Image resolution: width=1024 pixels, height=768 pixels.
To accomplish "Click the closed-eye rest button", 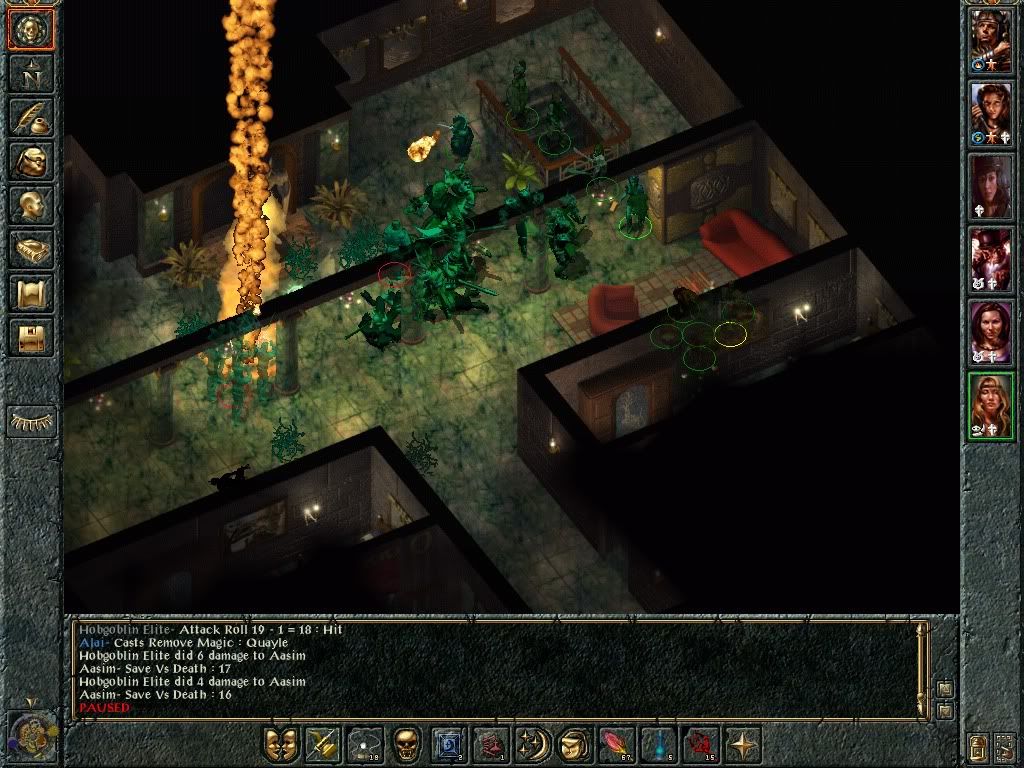I will click(x=31, y=421).
